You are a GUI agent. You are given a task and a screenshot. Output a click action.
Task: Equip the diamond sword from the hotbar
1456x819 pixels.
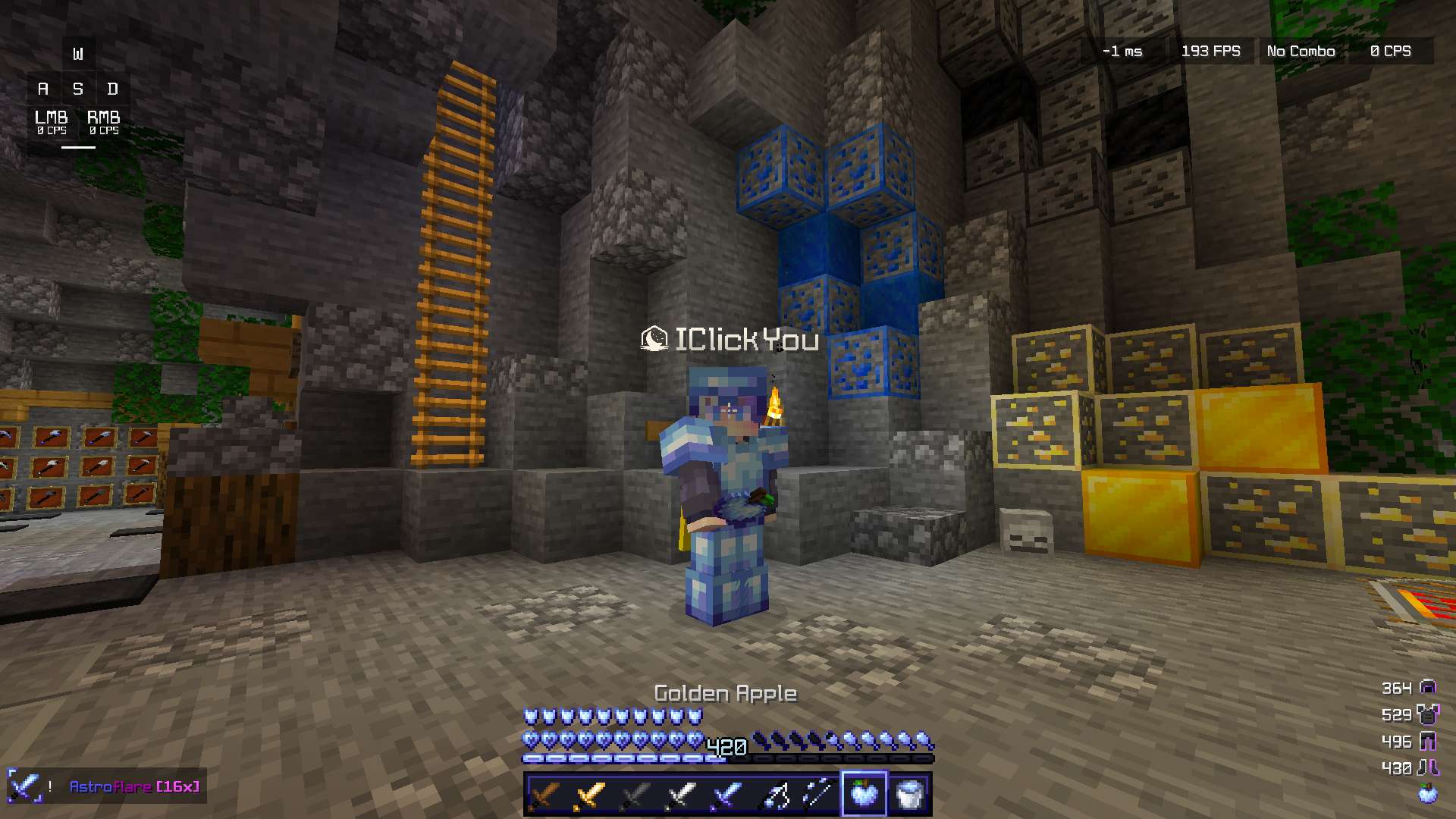727,795
